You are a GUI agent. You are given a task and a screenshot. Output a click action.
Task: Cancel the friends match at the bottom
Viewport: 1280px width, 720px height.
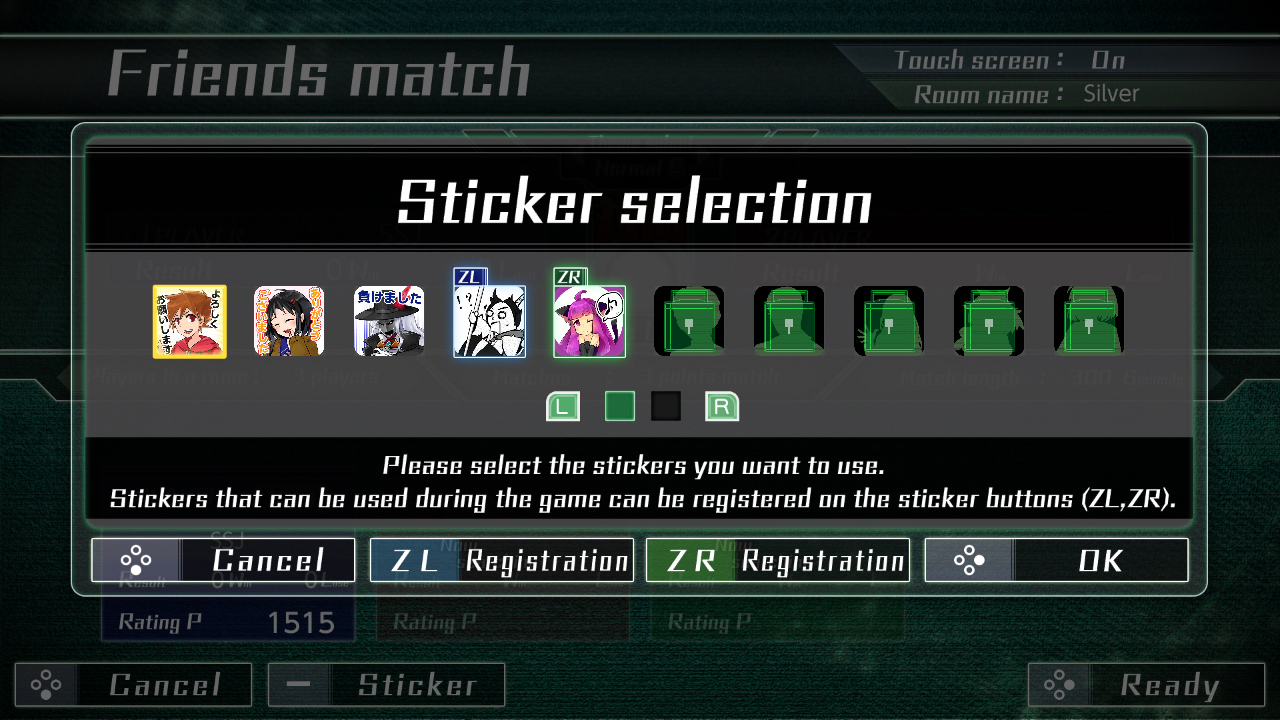133,685
